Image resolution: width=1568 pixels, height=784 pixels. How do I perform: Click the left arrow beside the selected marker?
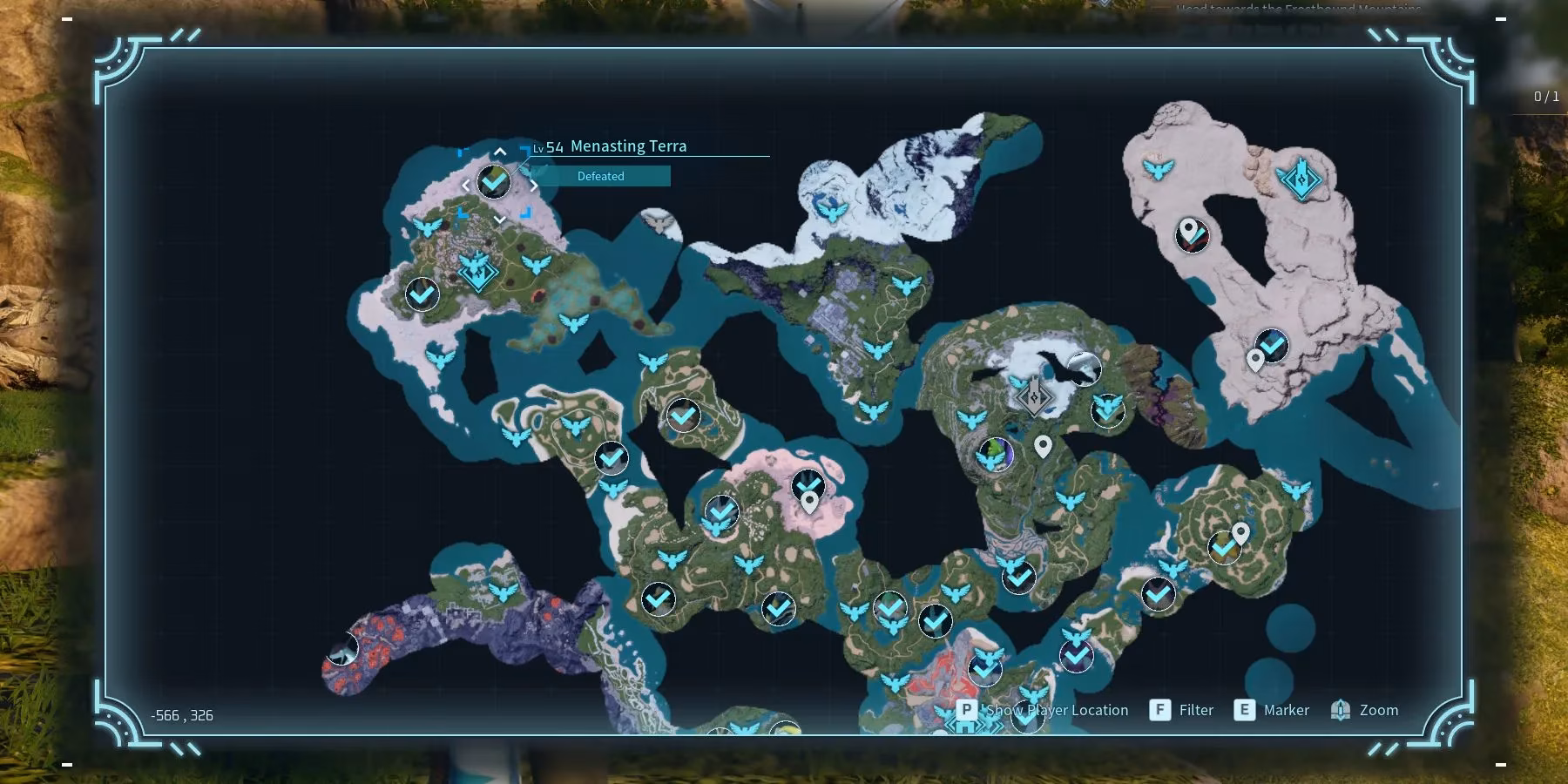[x=465, y=185]
